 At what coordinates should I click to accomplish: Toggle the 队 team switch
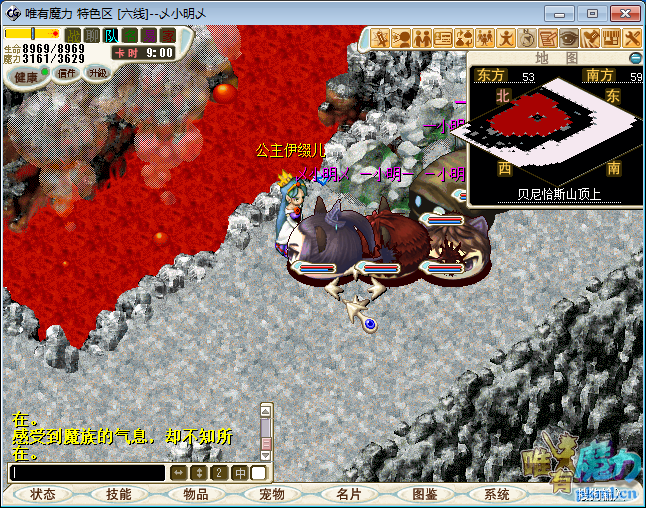click(x=110, y=36)
